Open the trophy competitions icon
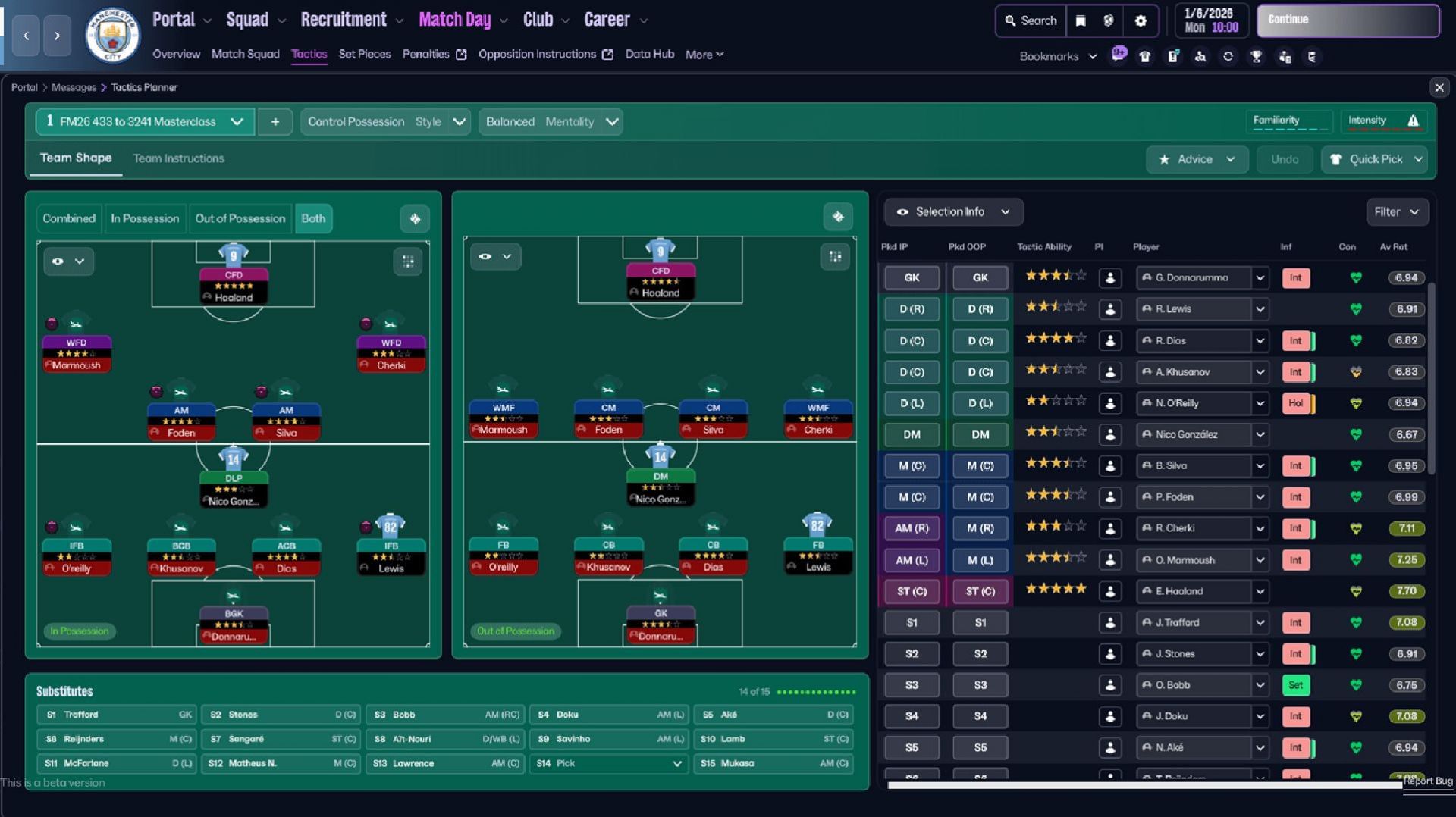1456x817 pixels. pyautogui.click(x=1256, y=56)
